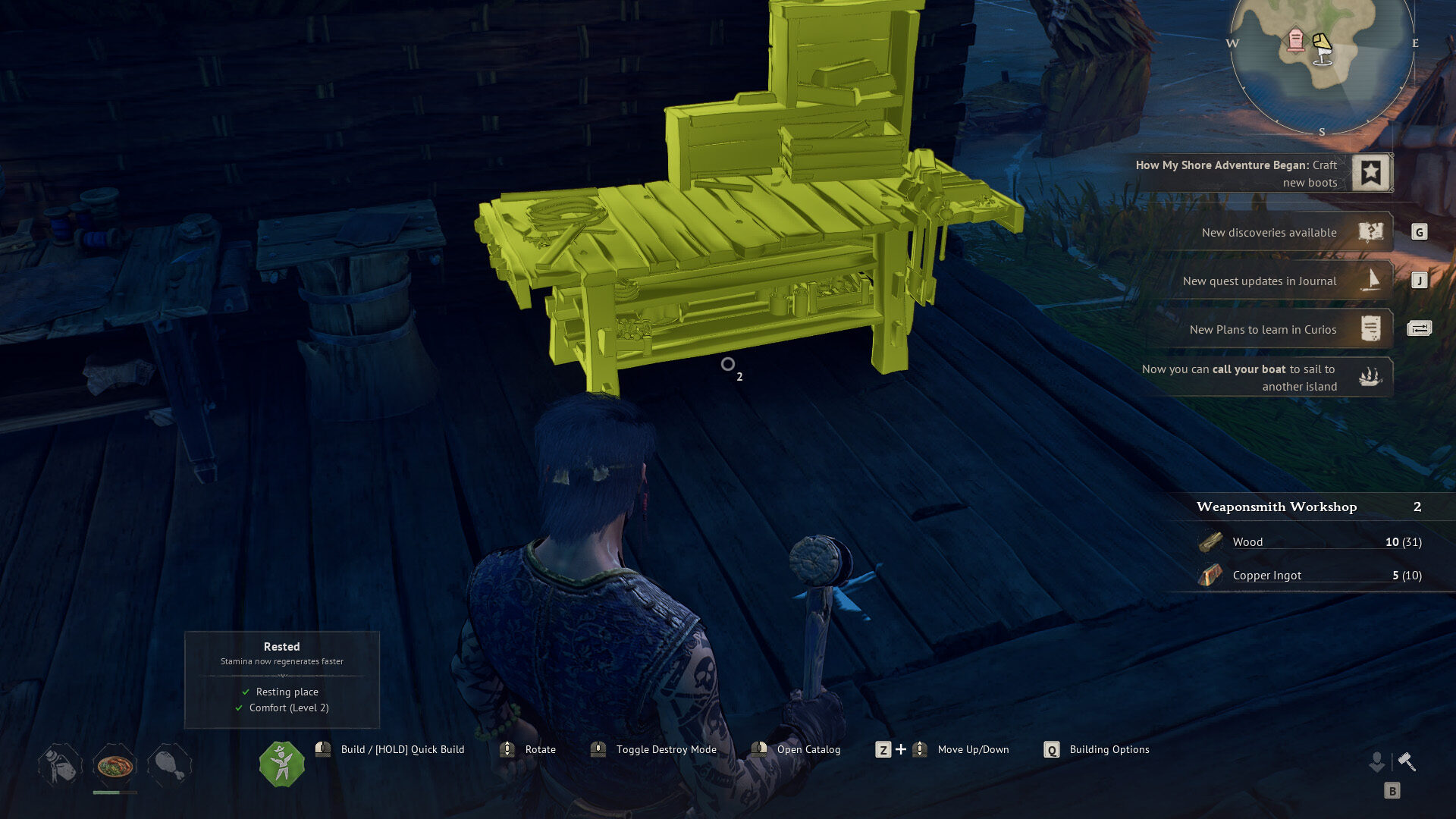View 'New quest updates in Journal' notification
Image resolution: width=1456 pixels, height=819 pixels.
tap(1260, 281)
